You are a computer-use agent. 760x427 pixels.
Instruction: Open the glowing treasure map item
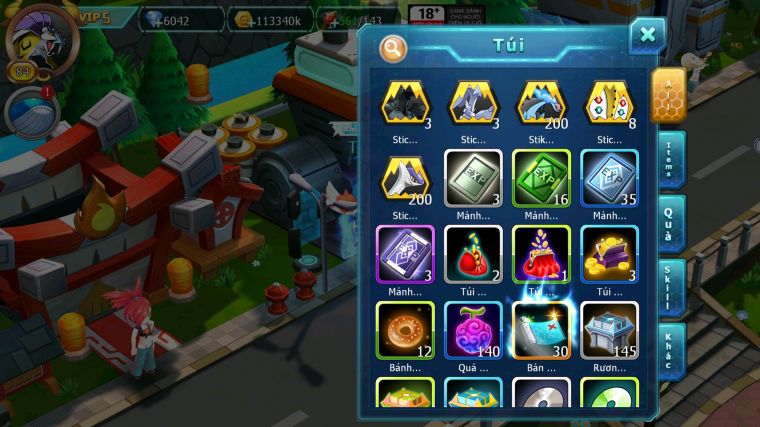pyautogui.click(x=541, y=330)
